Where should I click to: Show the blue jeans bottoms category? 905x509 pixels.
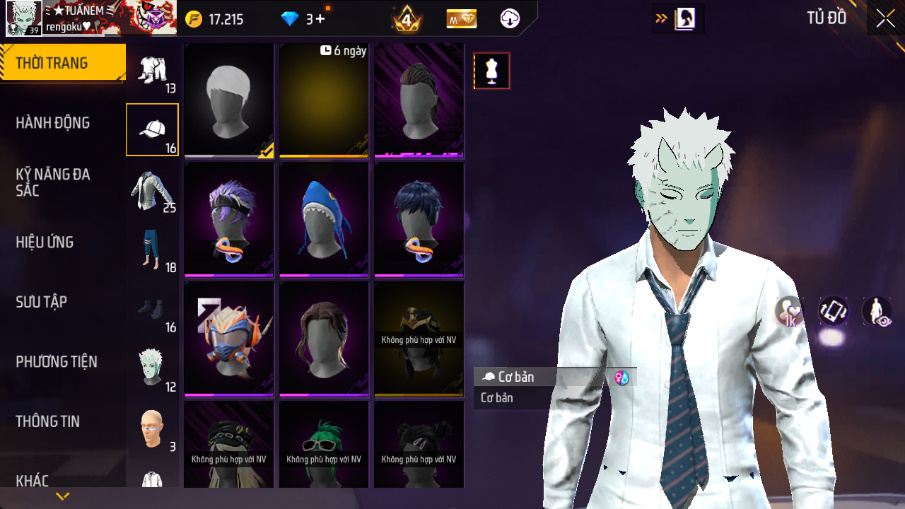click(x=152, y=250)
